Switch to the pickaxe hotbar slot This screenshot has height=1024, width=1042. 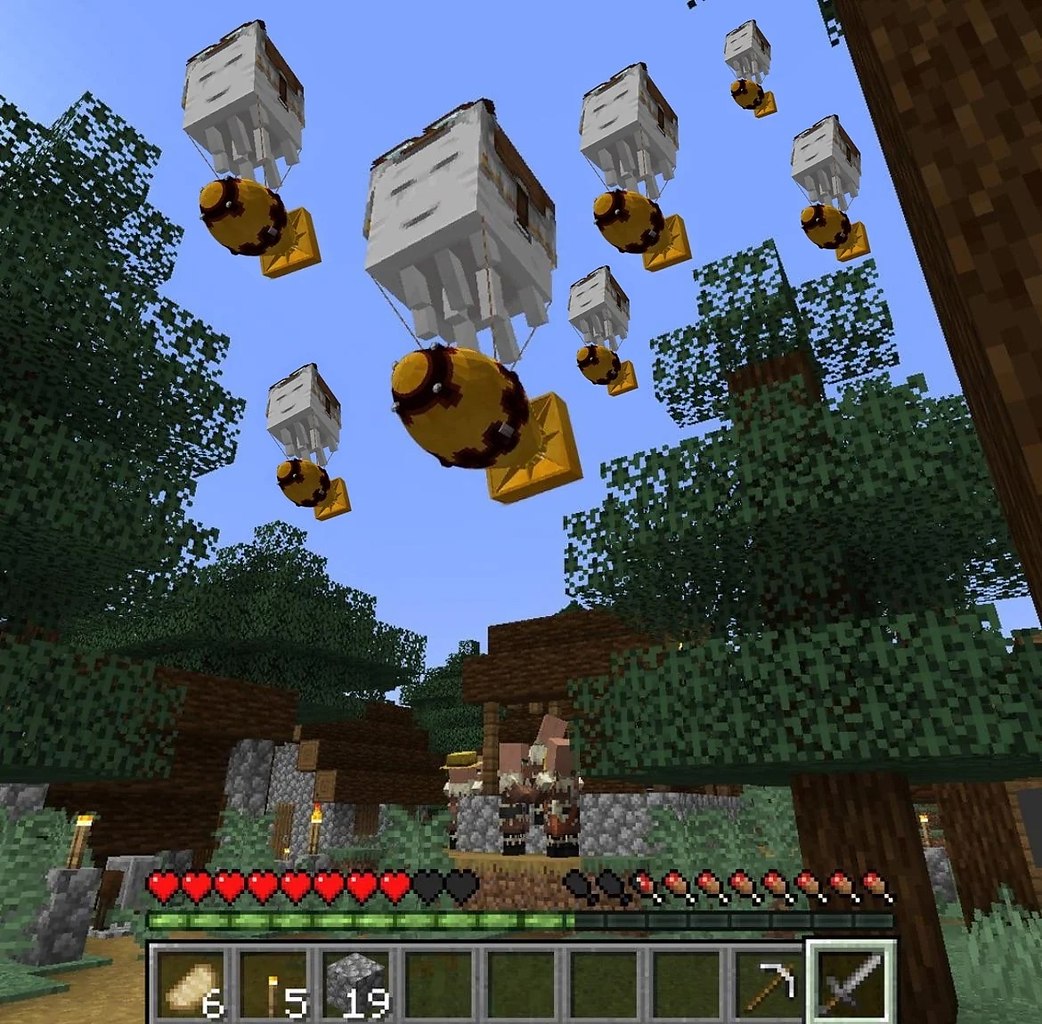769,984
